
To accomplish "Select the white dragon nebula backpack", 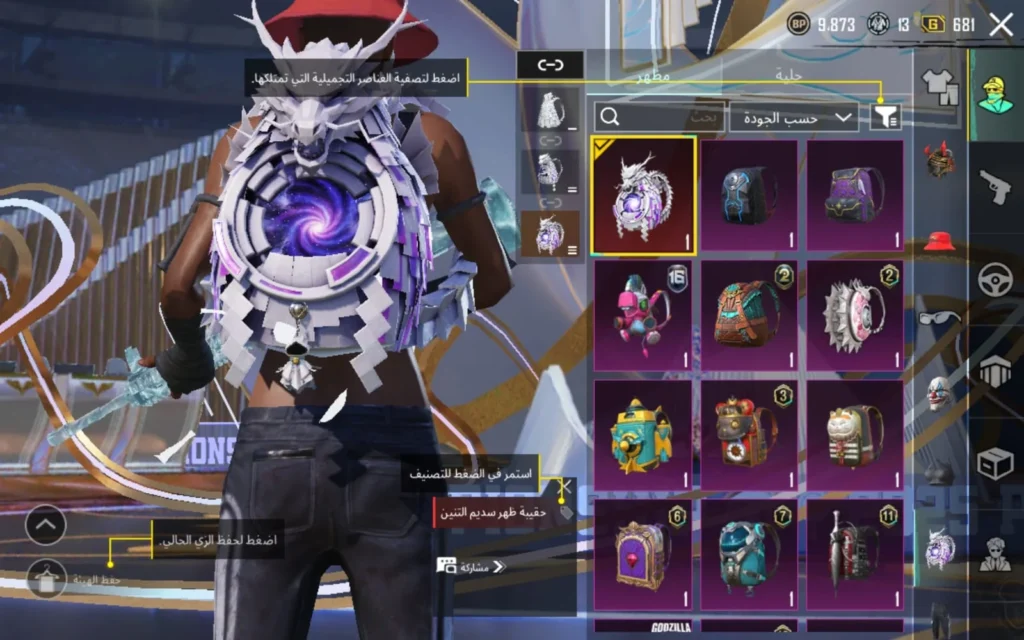I will click(643, 197).
